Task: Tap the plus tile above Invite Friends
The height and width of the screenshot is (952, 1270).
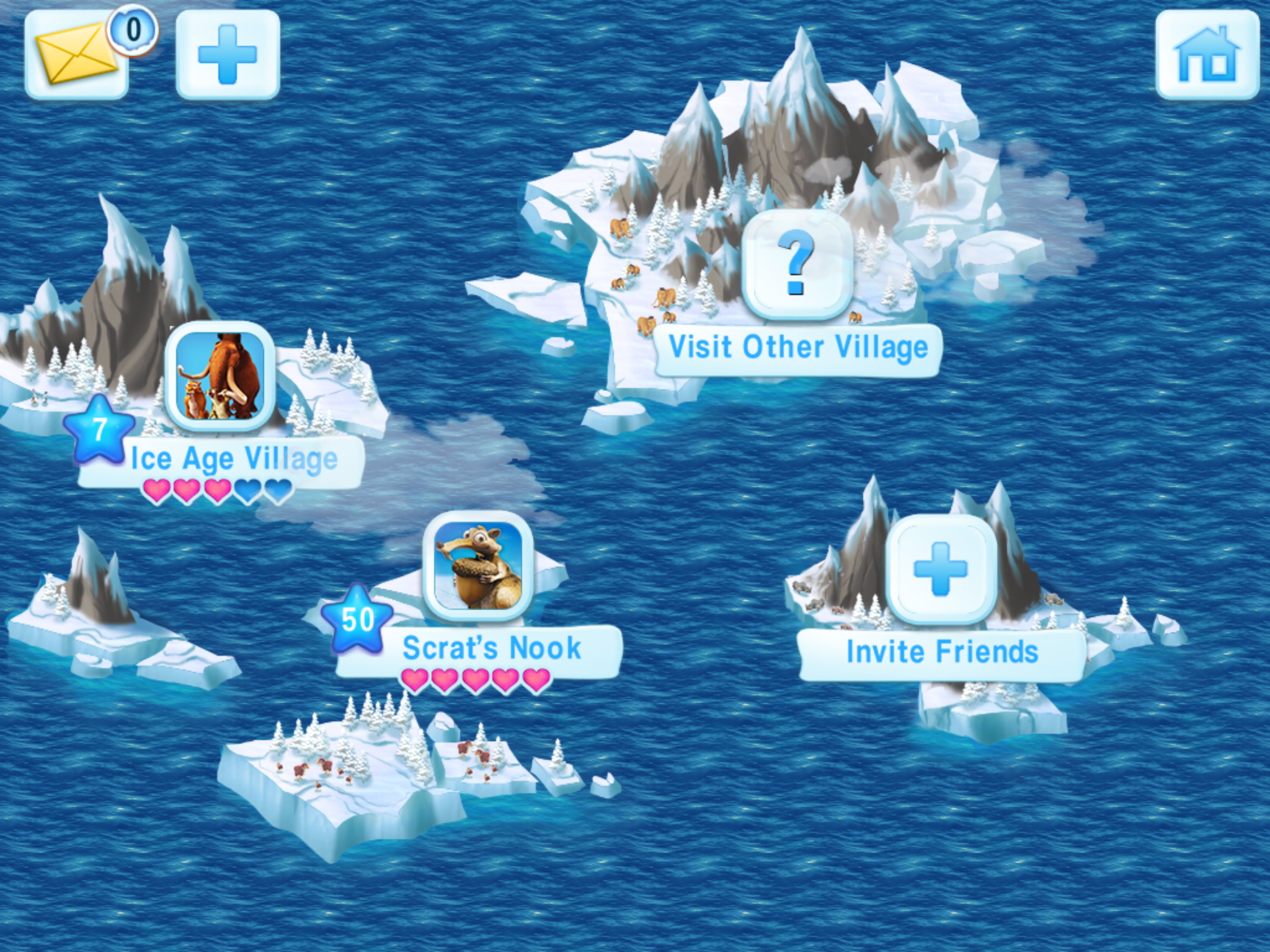Action: tap(941, 568)
